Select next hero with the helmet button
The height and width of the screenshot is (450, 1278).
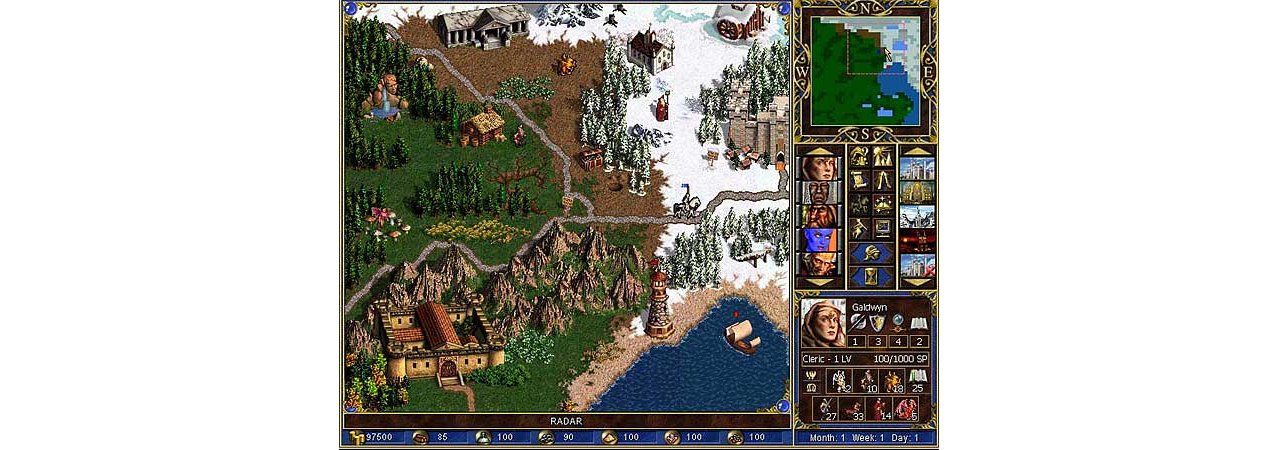point(870,253)
